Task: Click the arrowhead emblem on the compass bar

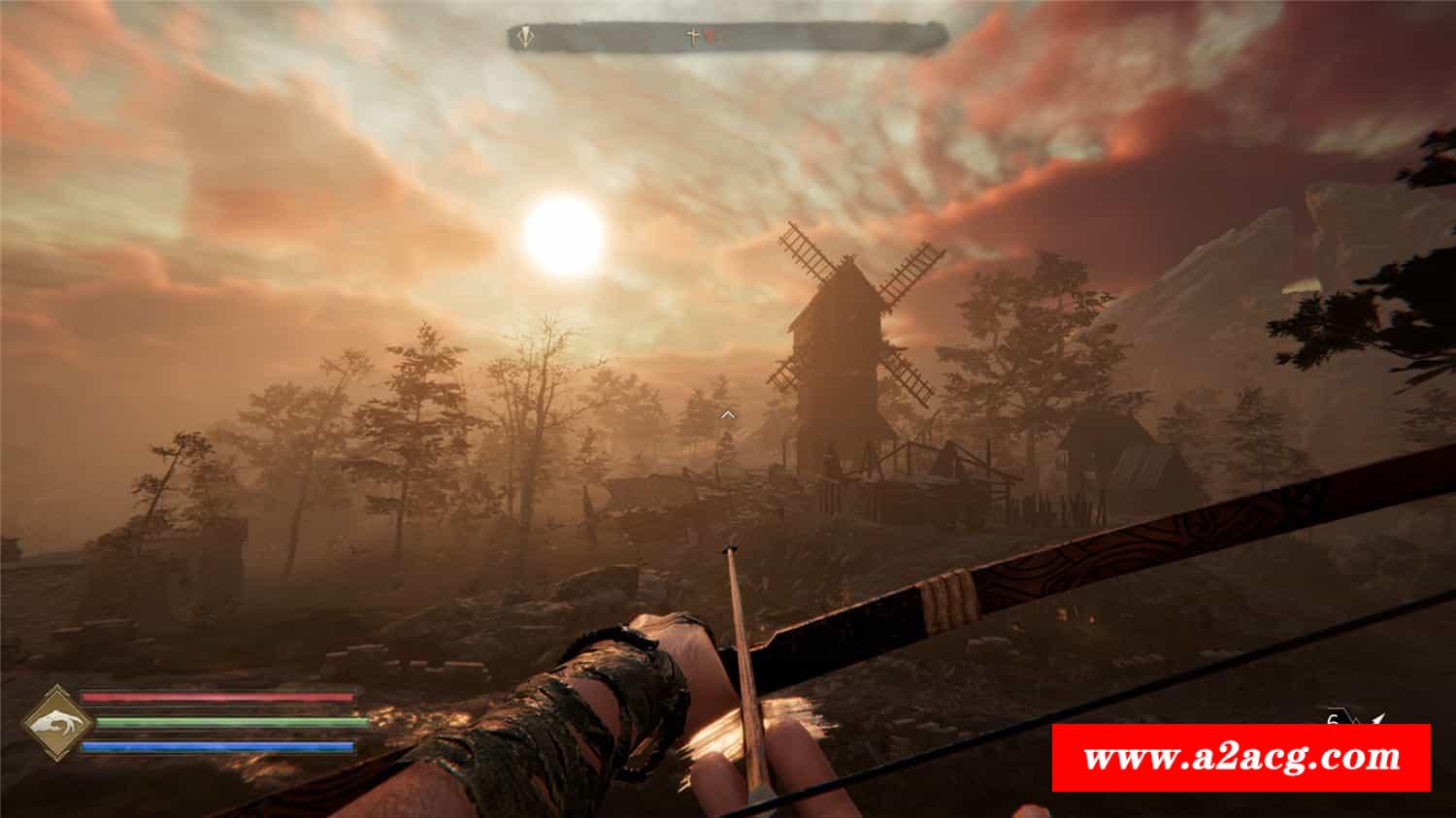Action: [525, 38]
